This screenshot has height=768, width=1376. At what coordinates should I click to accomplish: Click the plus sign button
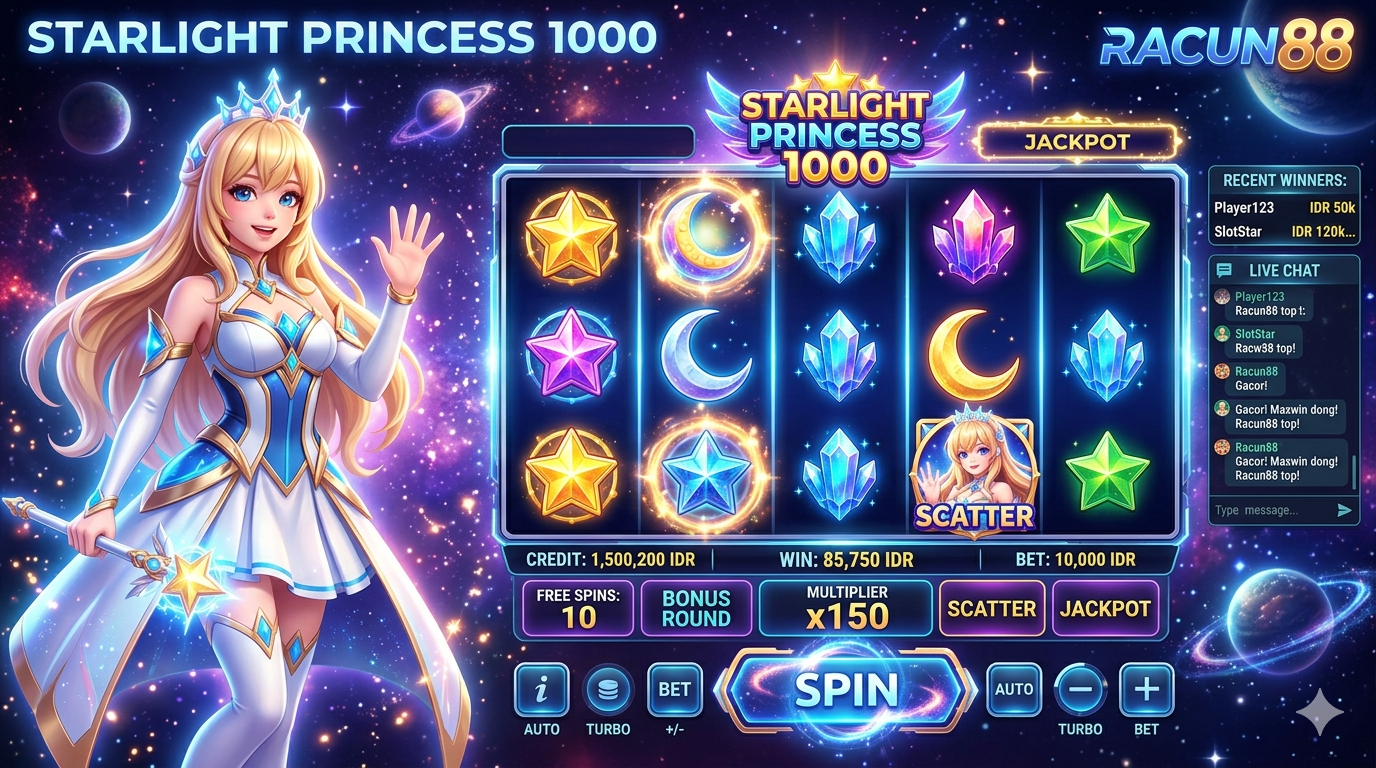1146,689
